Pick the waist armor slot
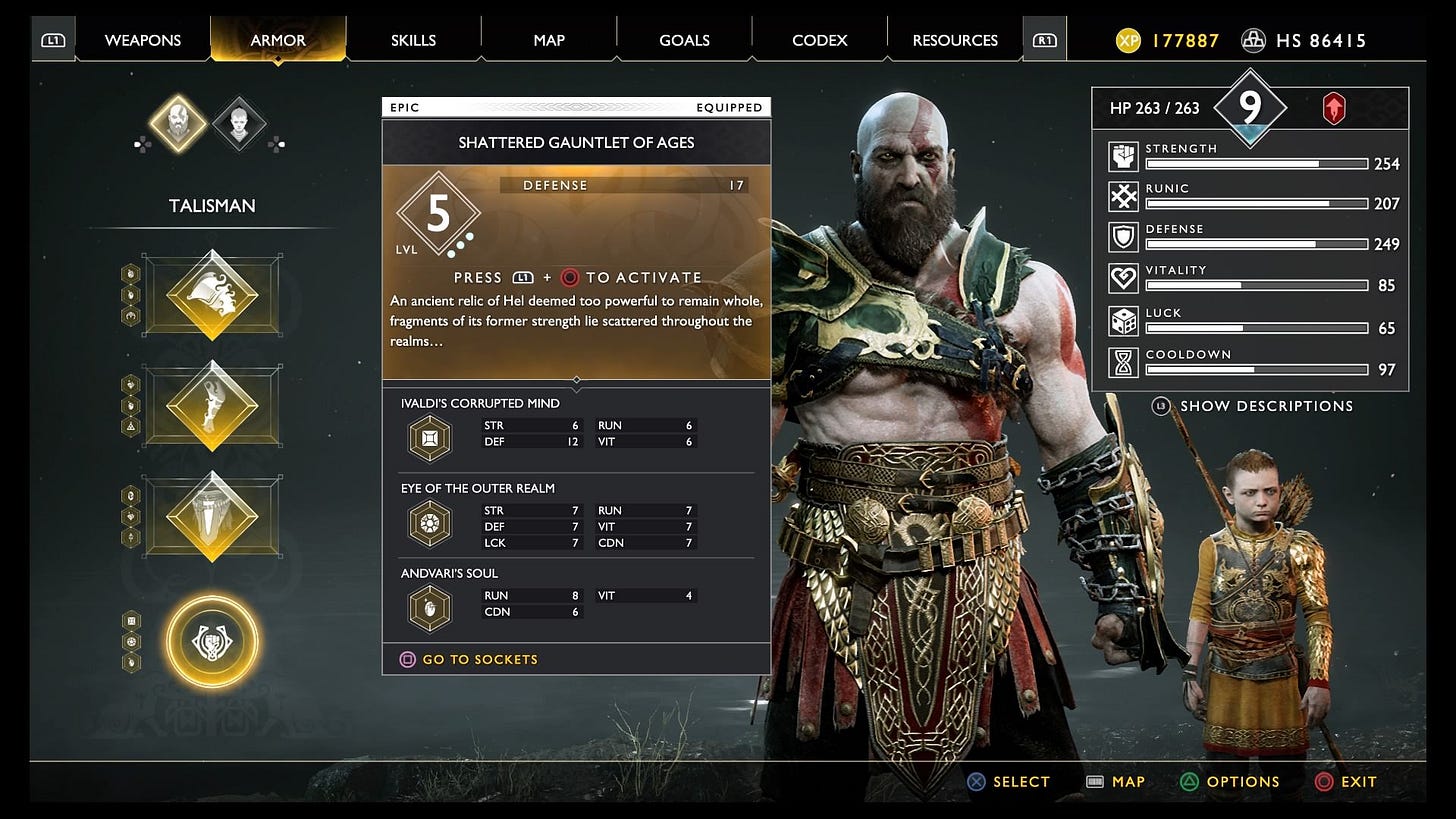This screenshot has width=1456, height=819. pos(212,517)
